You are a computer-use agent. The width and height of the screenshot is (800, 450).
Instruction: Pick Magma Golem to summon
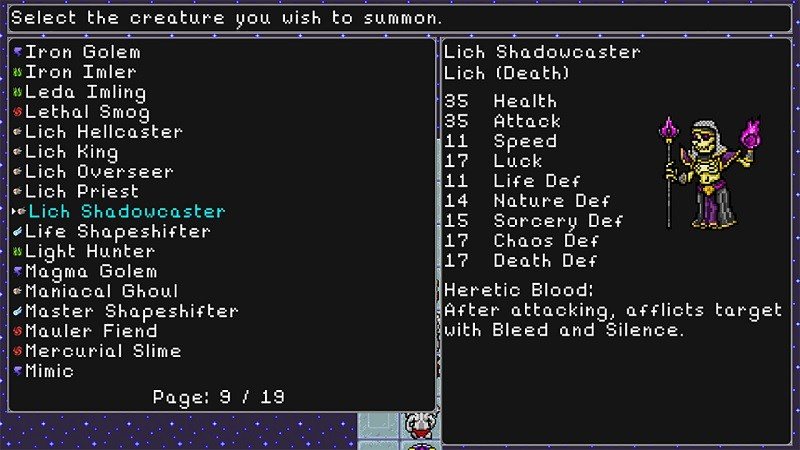point(91,272)
